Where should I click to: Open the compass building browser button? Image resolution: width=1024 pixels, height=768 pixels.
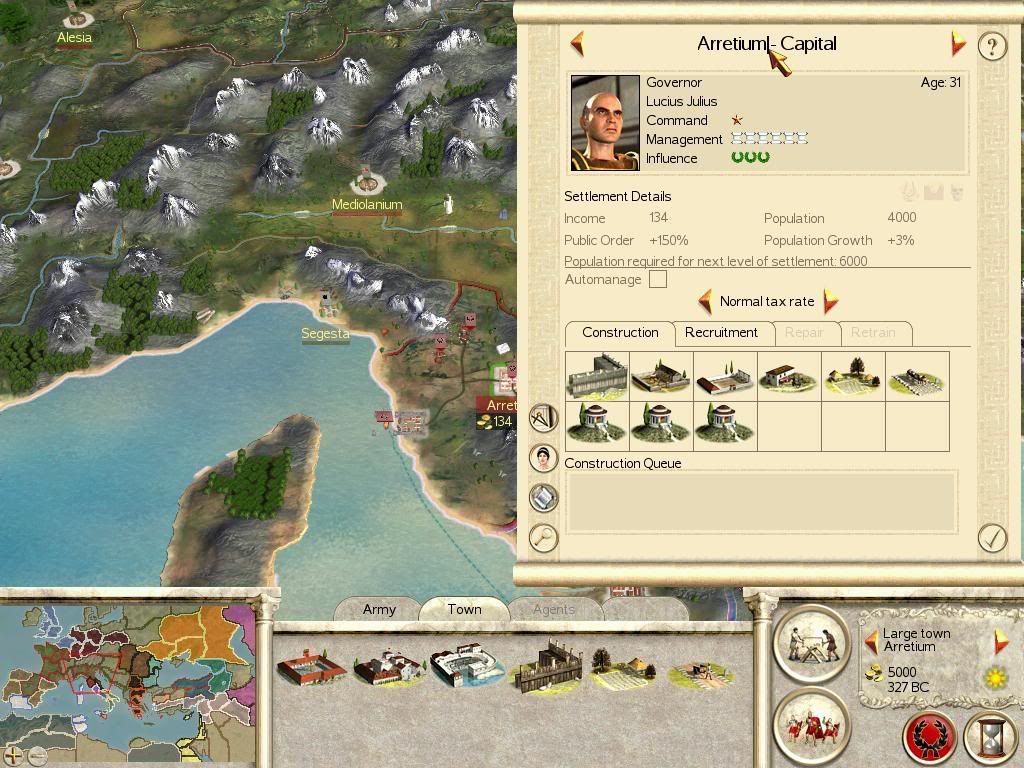tap(543, 417)
